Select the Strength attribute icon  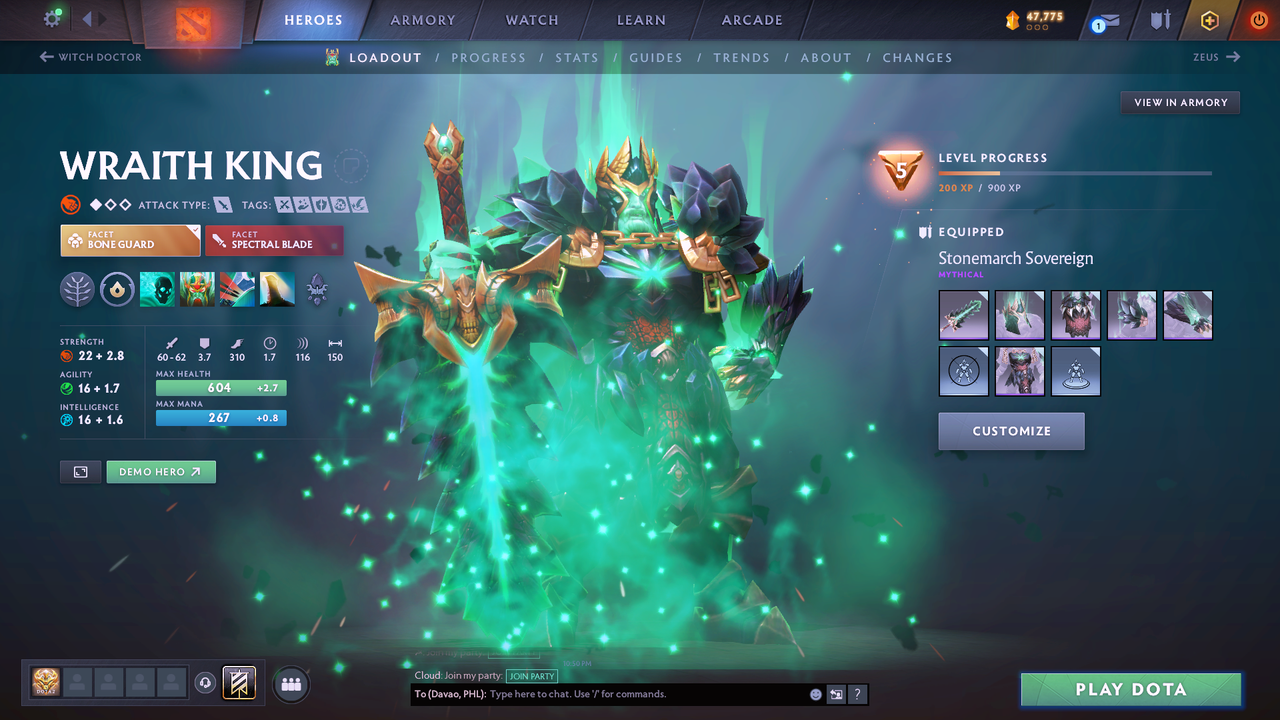pyautogui.click(x=66, y=355)
